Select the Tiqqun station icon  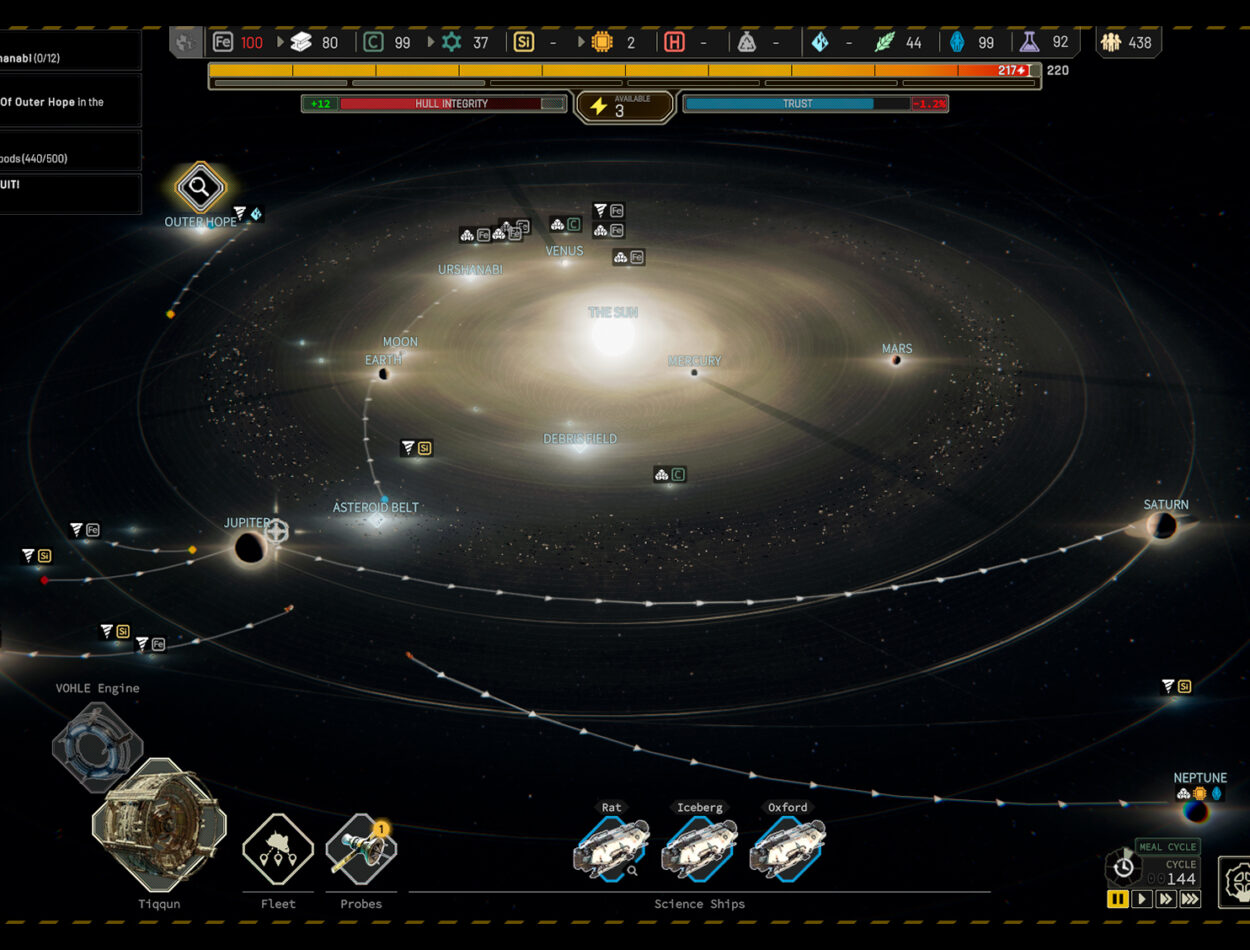[159, 826]
